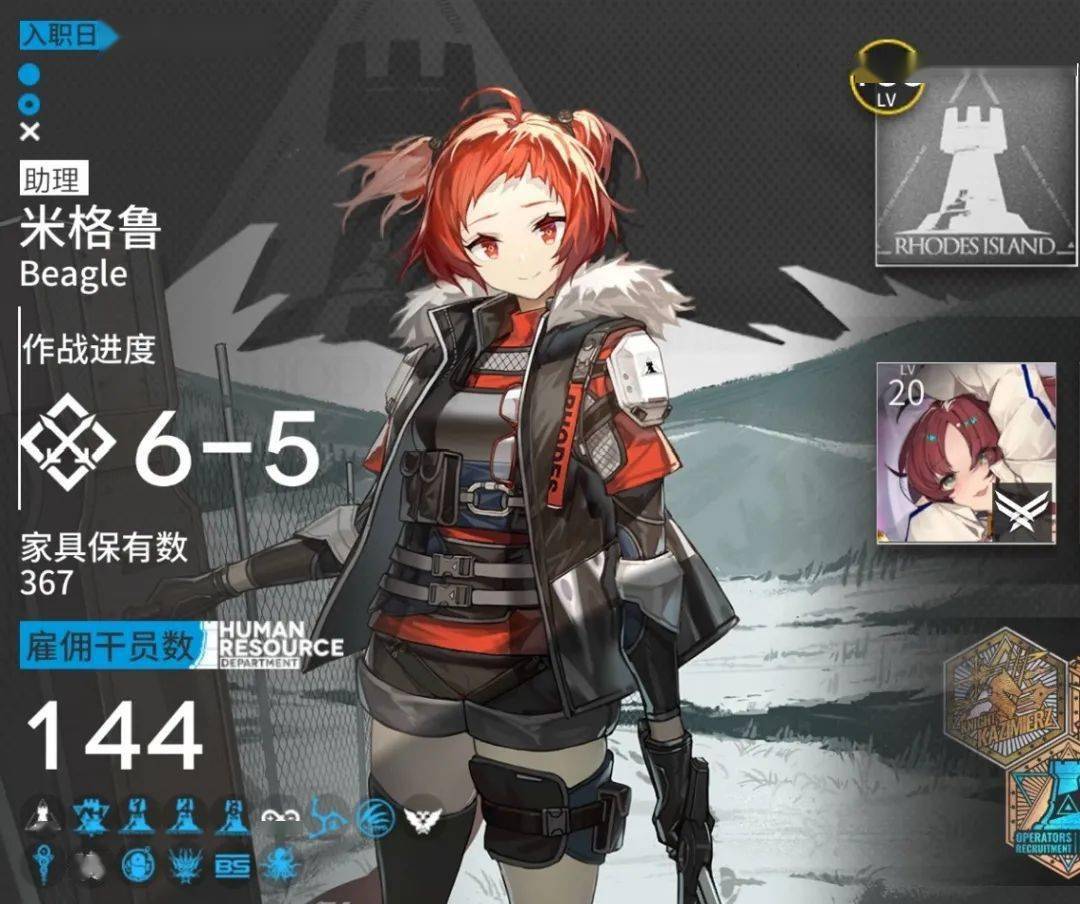Click the blue BS faction emblem
Image resolution: width=1080 pixels, height=904 pixels.
click(x=232, y=867)
